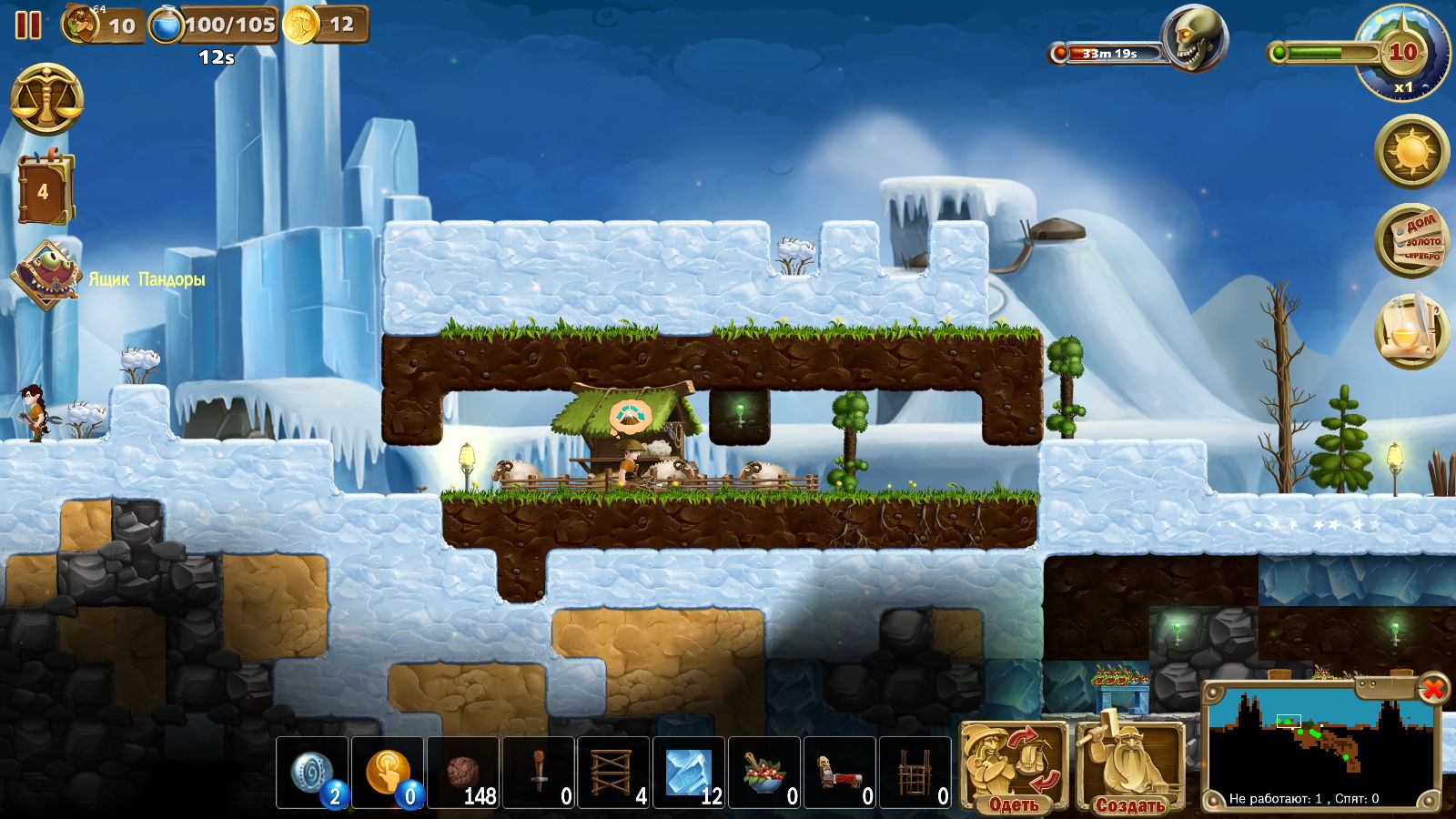Select the bed with red blanket slot
This screenshot has height=819, width=1456.
(x=840, y=773)
